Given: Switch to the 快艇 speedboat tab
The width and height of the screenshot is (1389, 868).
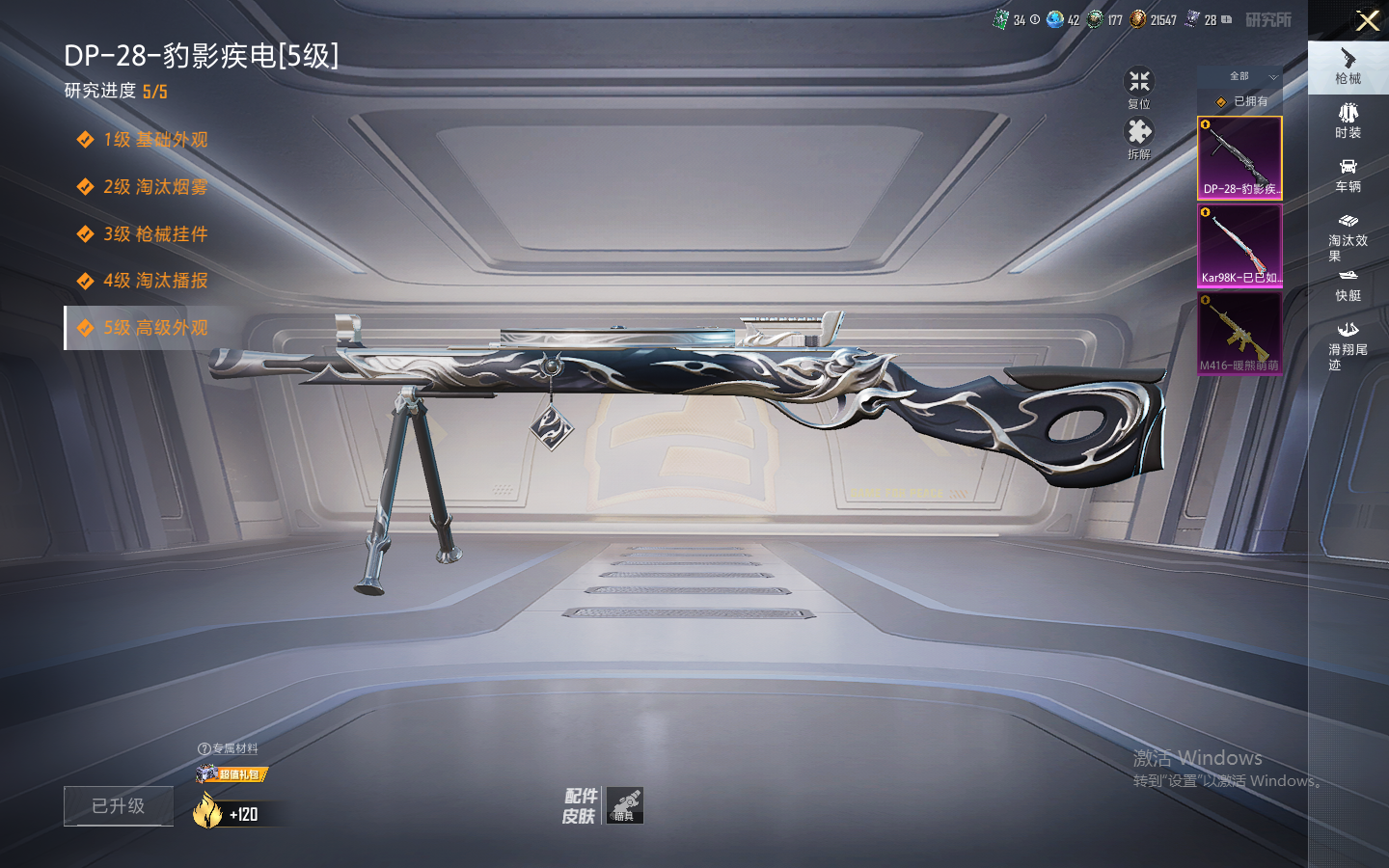Looking at the screenshot, I should [x=1348, y=285].
